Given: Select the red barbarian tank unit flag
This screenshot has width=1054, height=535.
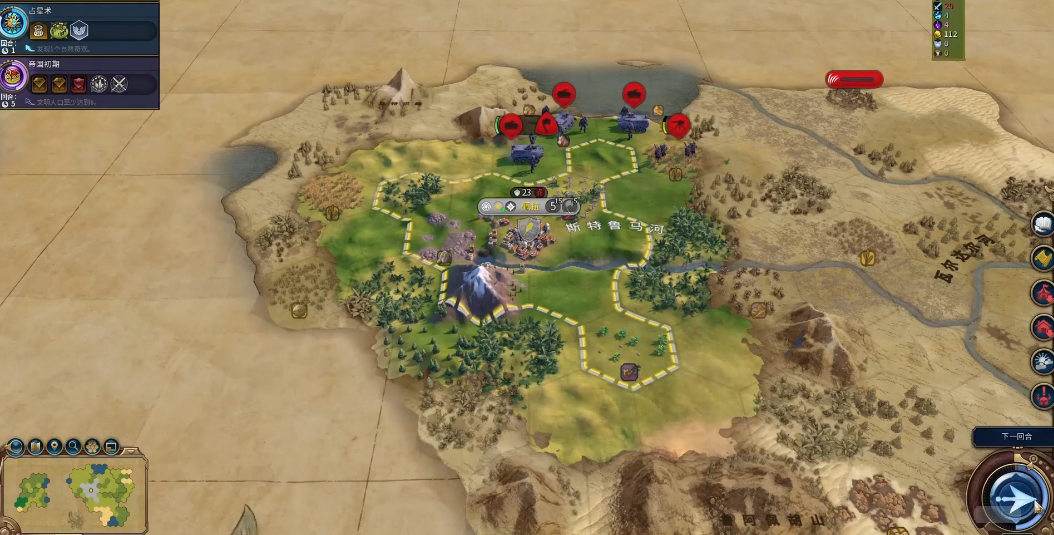Looking at the screenshot, I should click(x=564, y=94).
